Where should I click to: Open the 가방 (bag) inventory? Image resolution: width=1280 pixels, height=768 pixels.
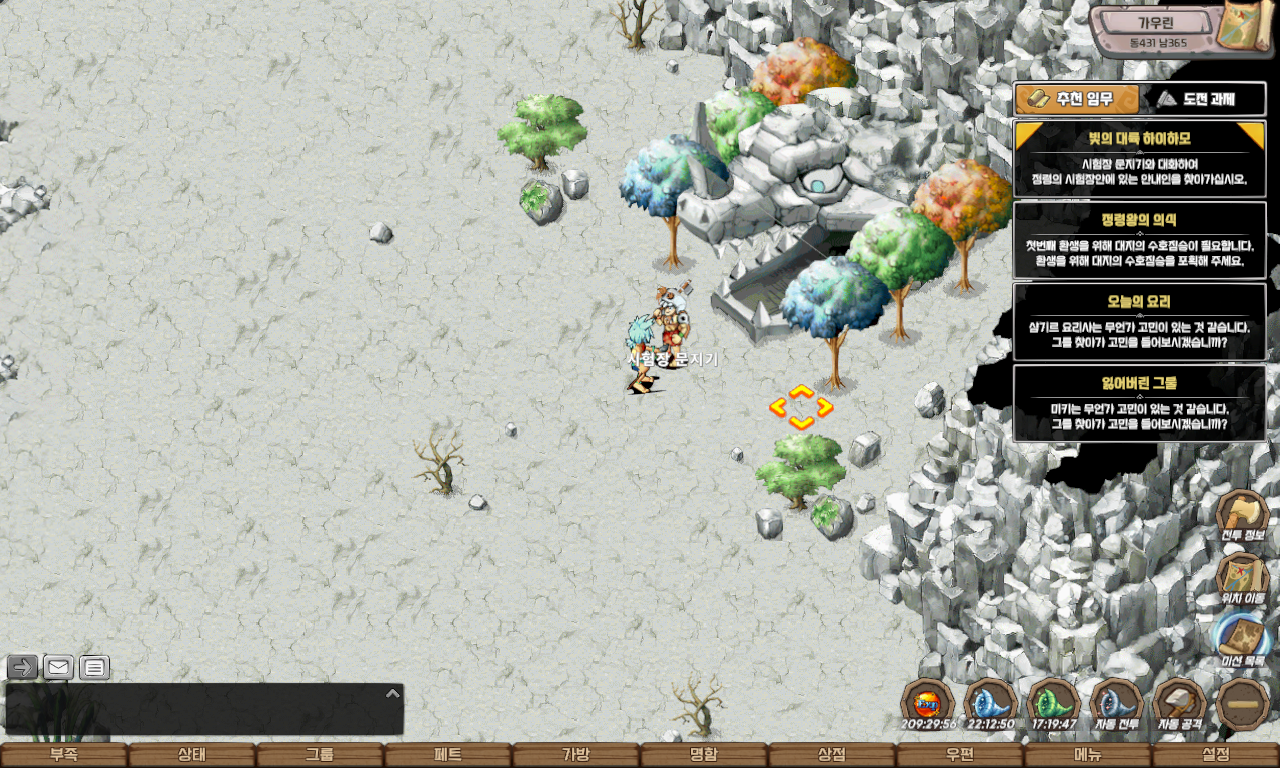[x=576, y=755]
